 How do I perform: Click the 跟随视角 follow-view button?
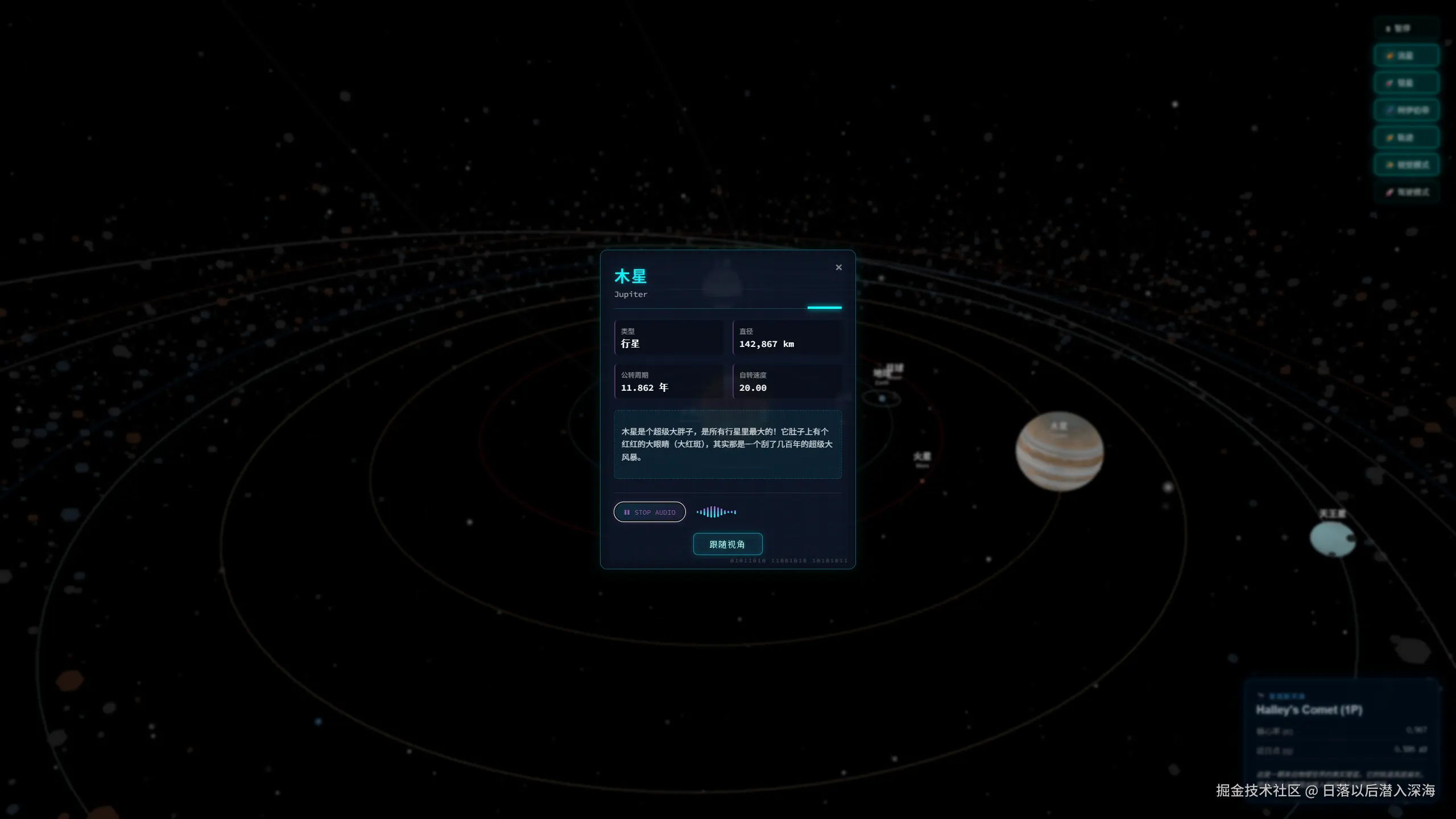pos(727,544)
